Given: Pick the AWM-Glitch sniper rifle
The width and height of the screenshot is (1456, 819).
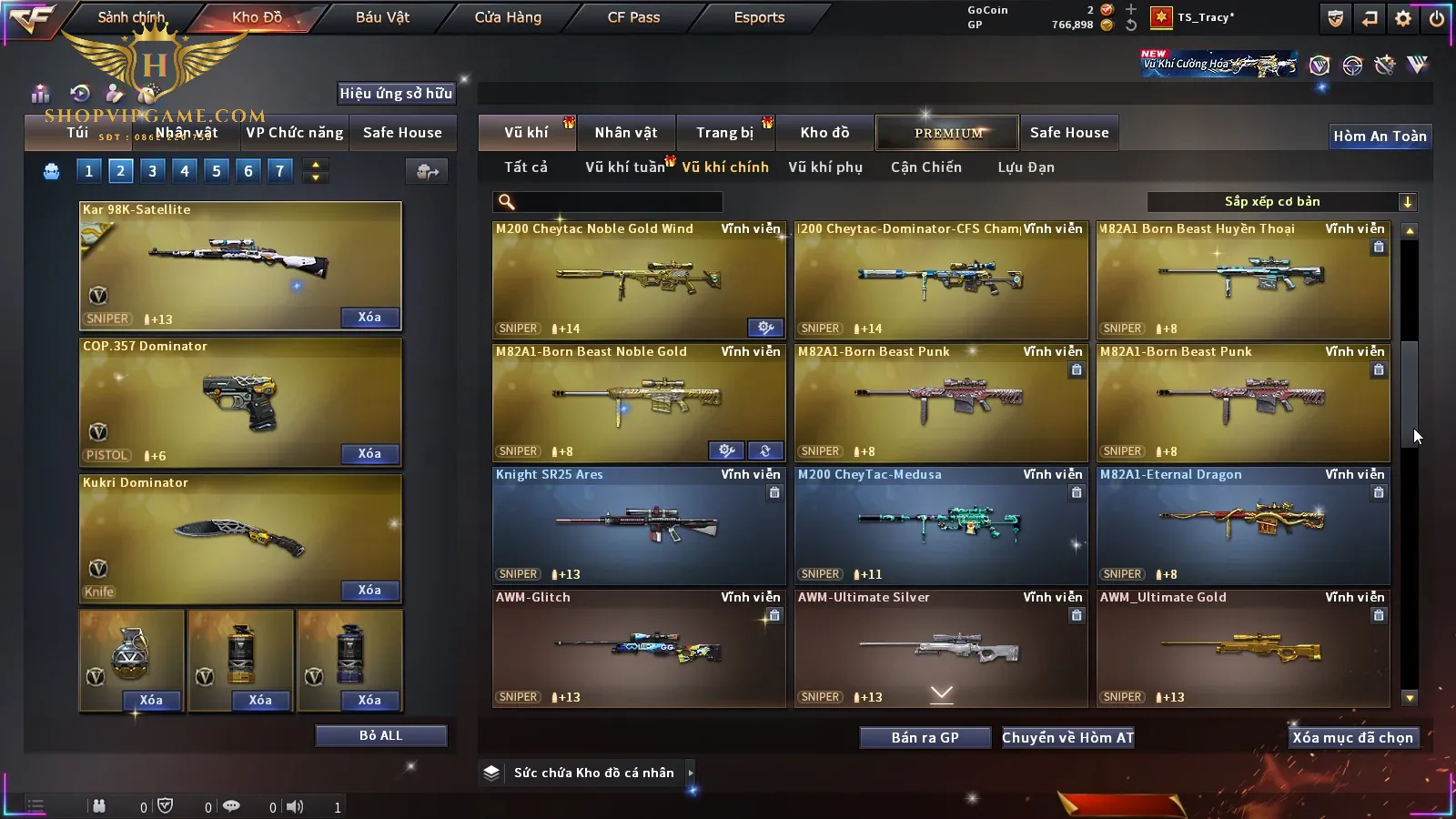Looking at the screenshot, I should click(639, 649).
